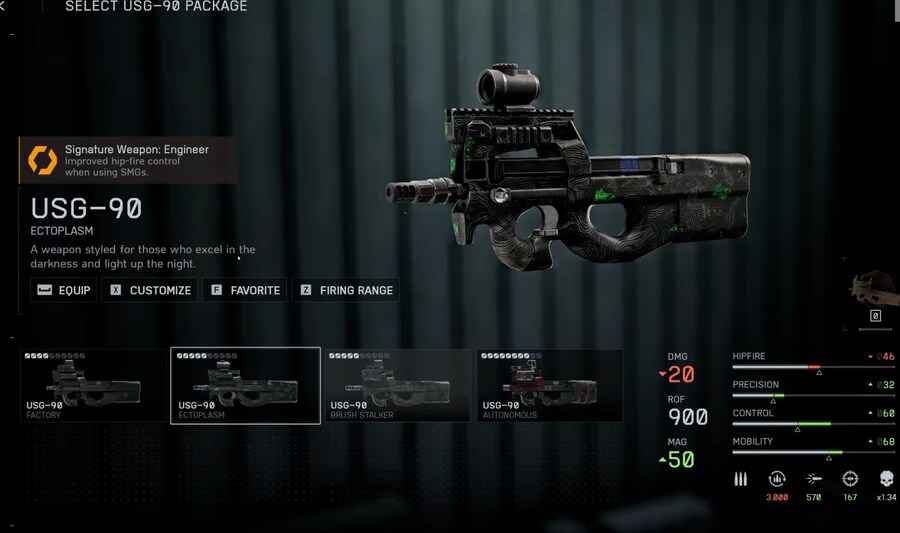Equip the USG-90 Ectoplasm package
This screenshot has height=533, width=900.
[x=63, y=290]
